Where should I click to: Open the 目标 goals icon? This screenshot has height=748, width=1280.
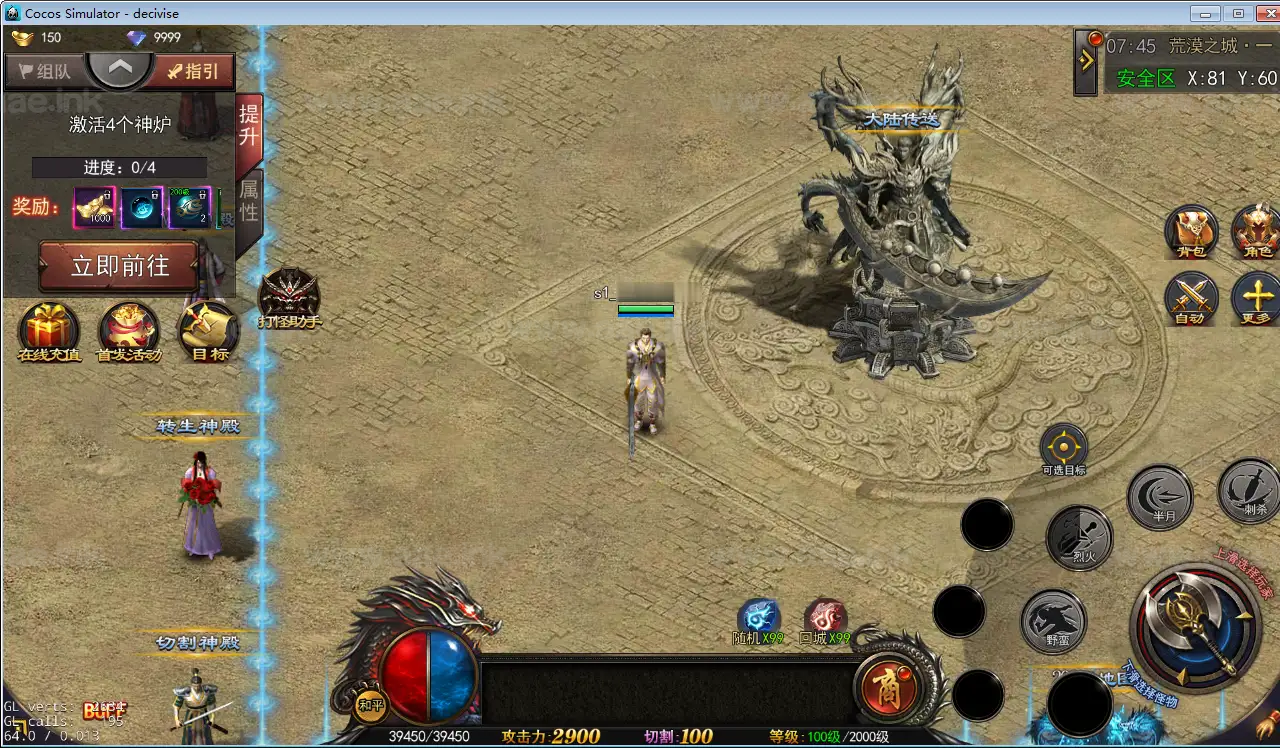click(x=209, y=330)
